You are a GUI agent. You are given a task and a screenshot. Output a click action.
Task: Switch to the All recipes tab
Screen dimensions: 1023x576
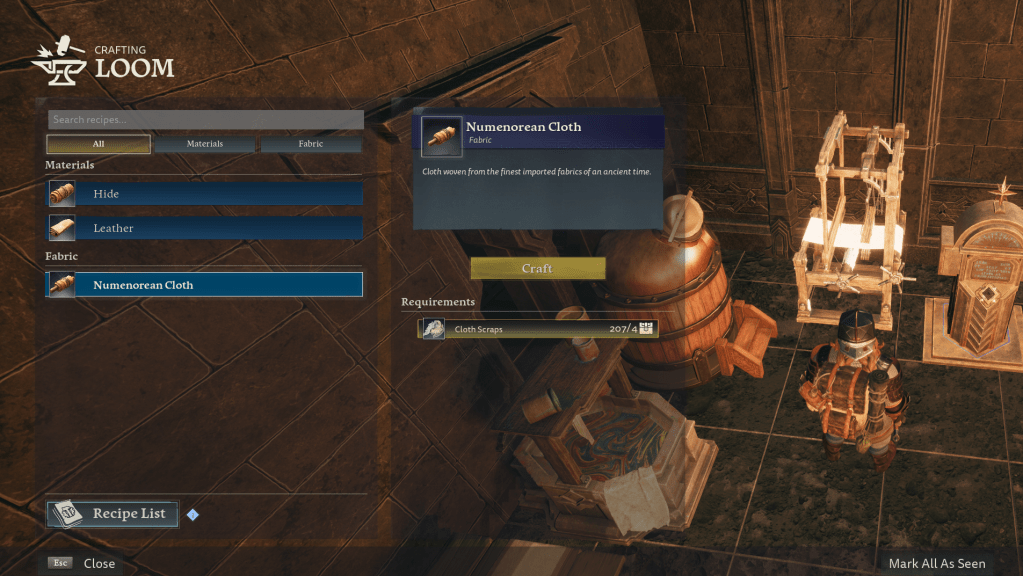(98, 144)
